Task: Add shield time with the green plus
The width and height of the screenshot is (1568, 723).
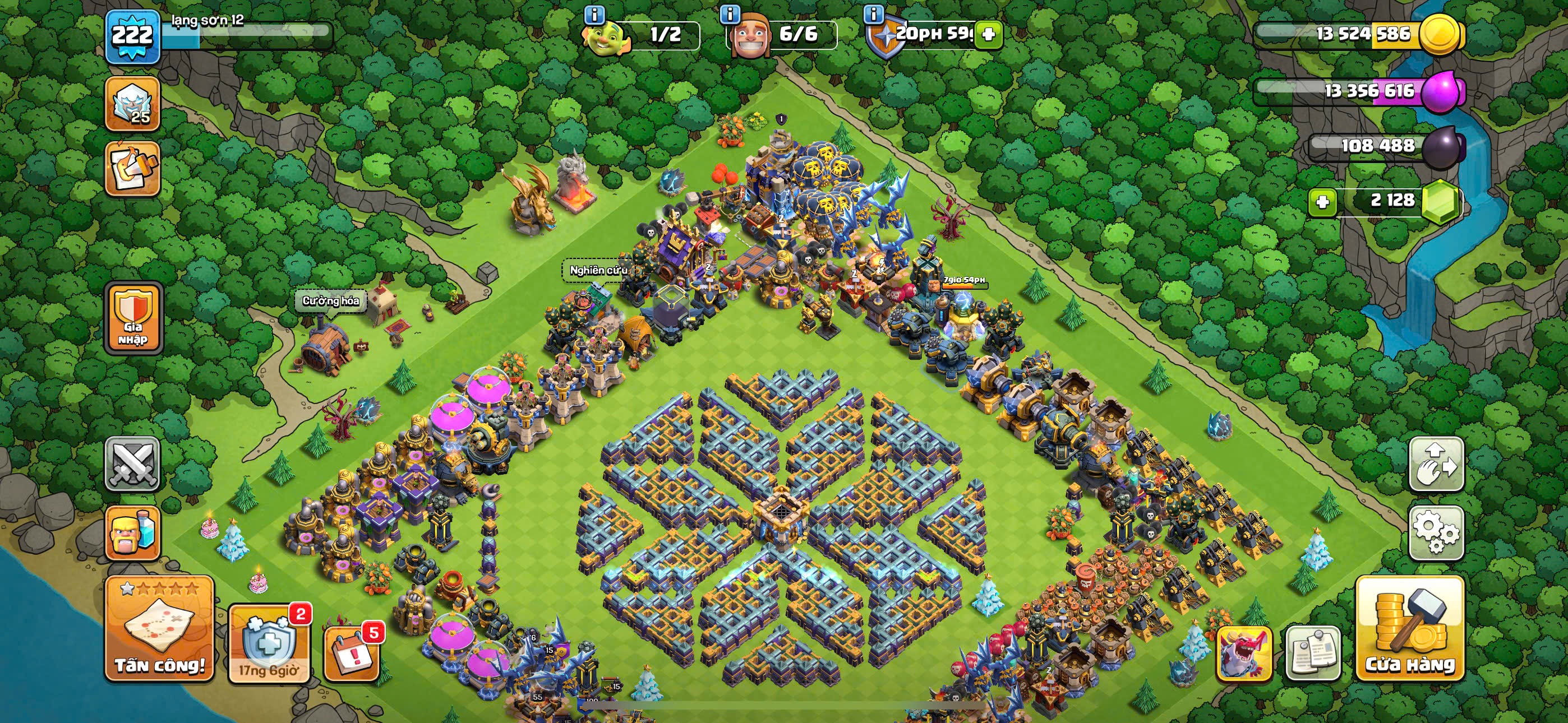Action: [989, 34]
